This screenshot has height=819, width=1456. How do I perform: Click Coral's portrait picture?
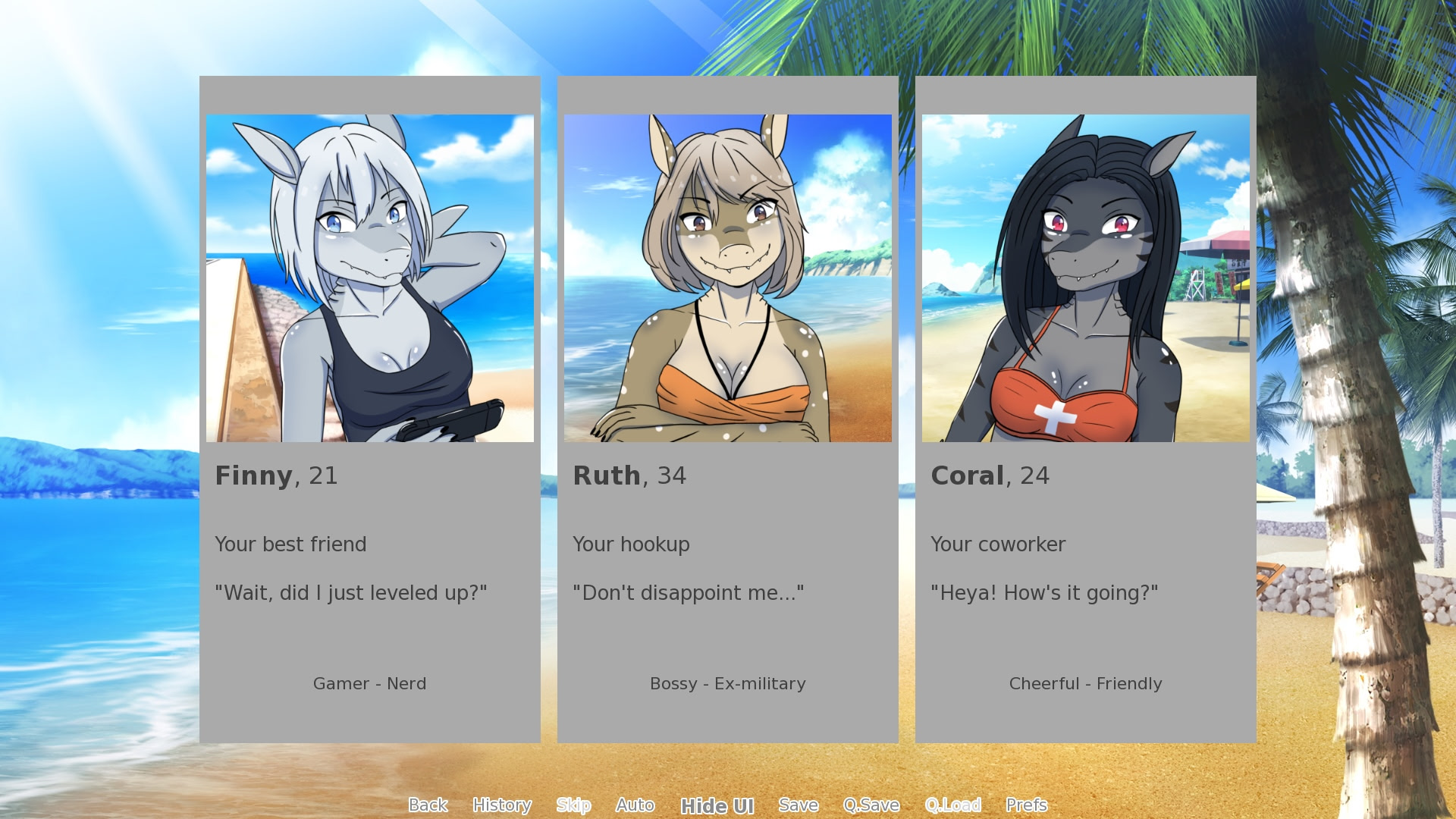tap(1086, 278)
